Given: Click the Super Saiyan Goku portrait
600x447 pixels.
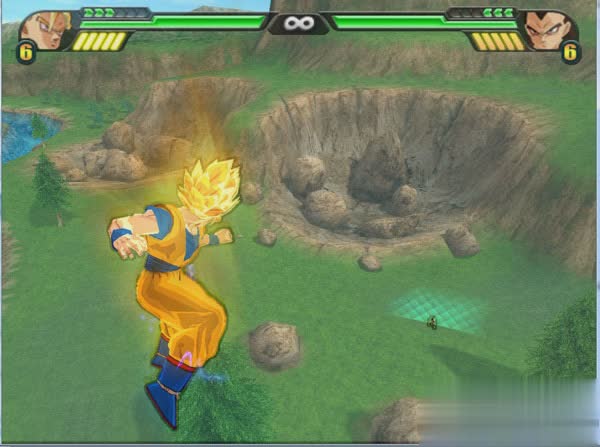Looking at the screenshot, I should click(44, 28).
